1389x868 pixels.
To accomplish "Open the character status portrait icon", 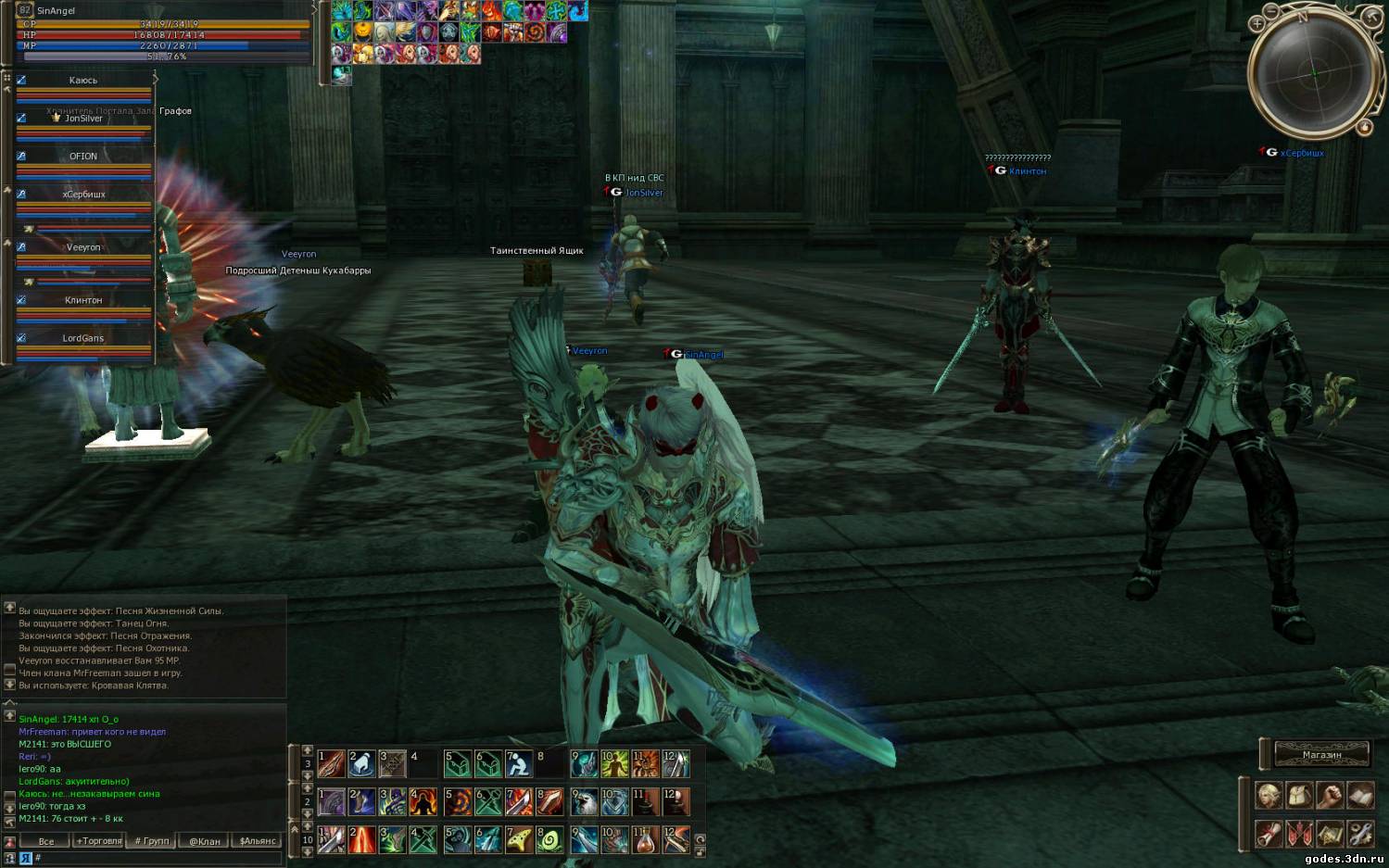I will click(1269, 795).
